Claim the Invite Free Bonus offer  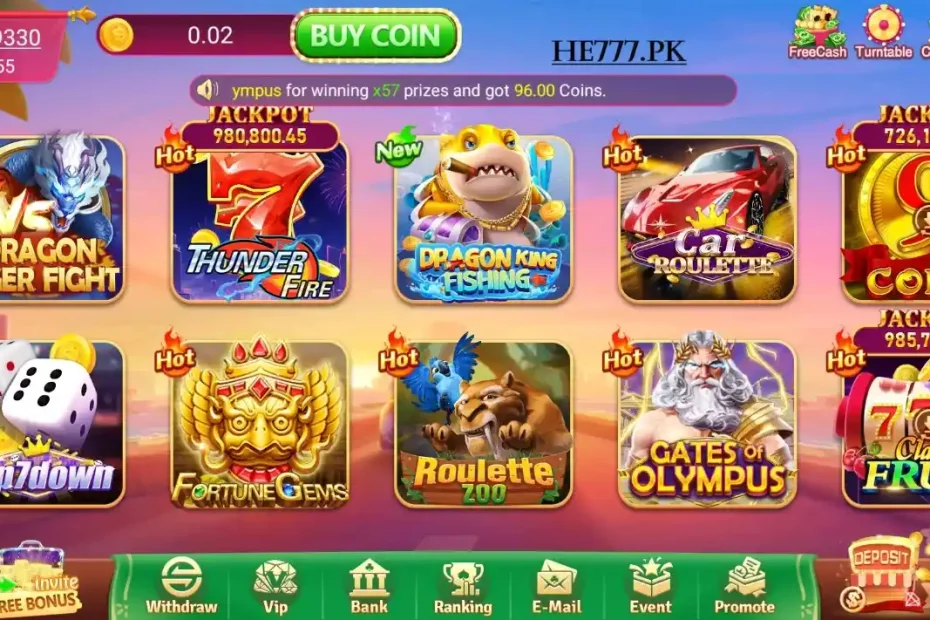pyautogui.click(x=42, y=580)
